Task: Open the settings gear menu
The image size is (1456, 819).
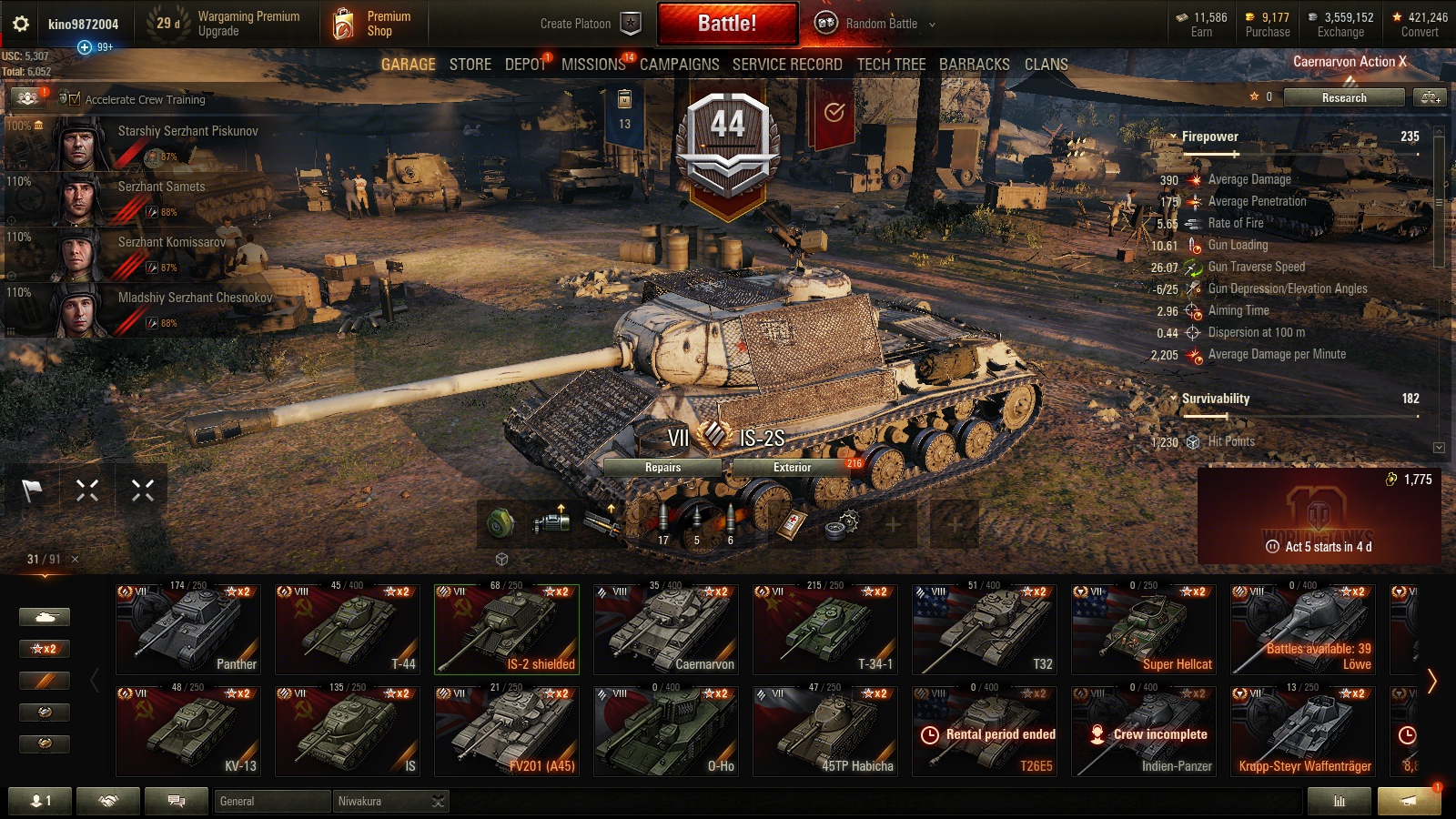Action: 21,24
